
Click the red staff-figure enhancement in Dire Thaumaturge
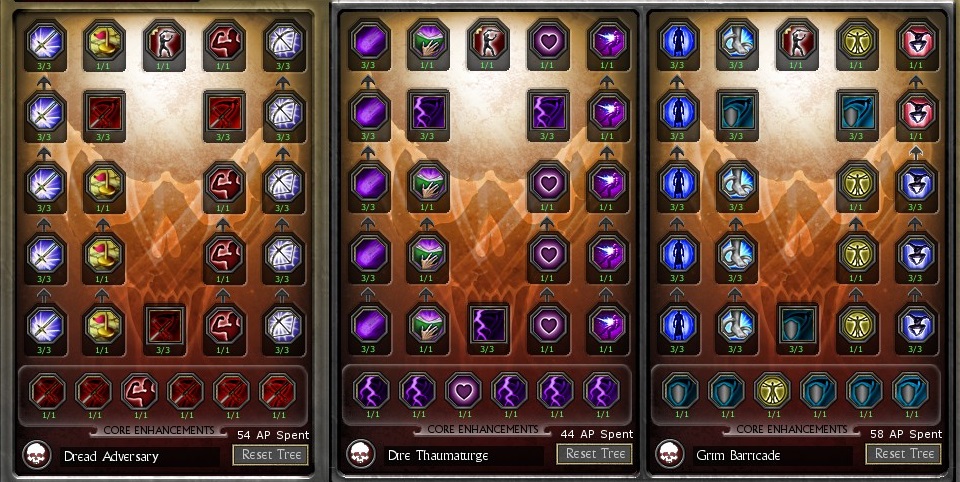[x=487, y=42]
